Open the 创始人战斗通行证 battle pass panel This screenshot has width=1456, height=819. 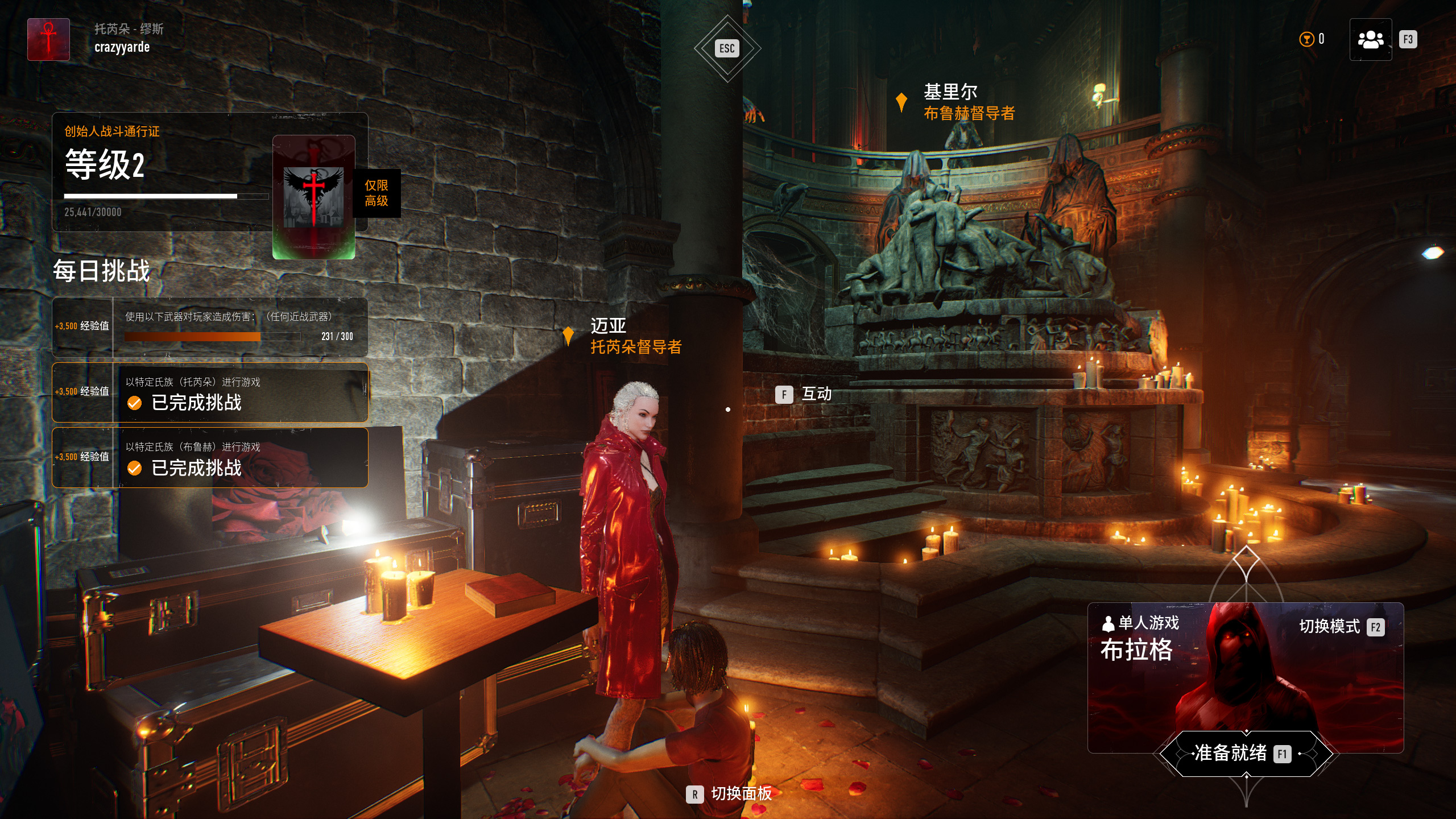(x=165, y=171)
